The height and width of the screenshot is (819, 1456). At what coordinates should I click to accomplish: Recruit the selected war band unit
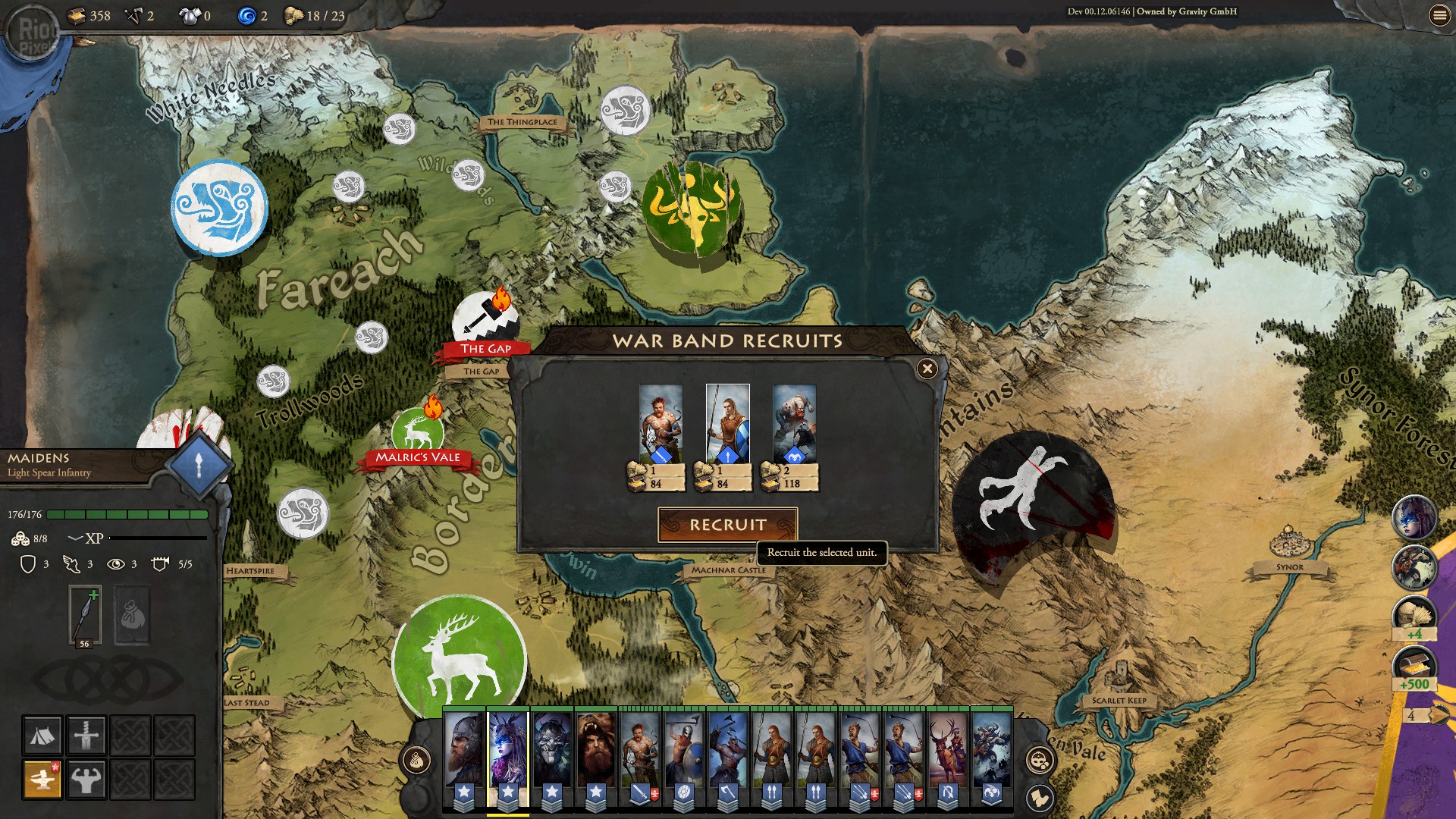click(727, 525)
